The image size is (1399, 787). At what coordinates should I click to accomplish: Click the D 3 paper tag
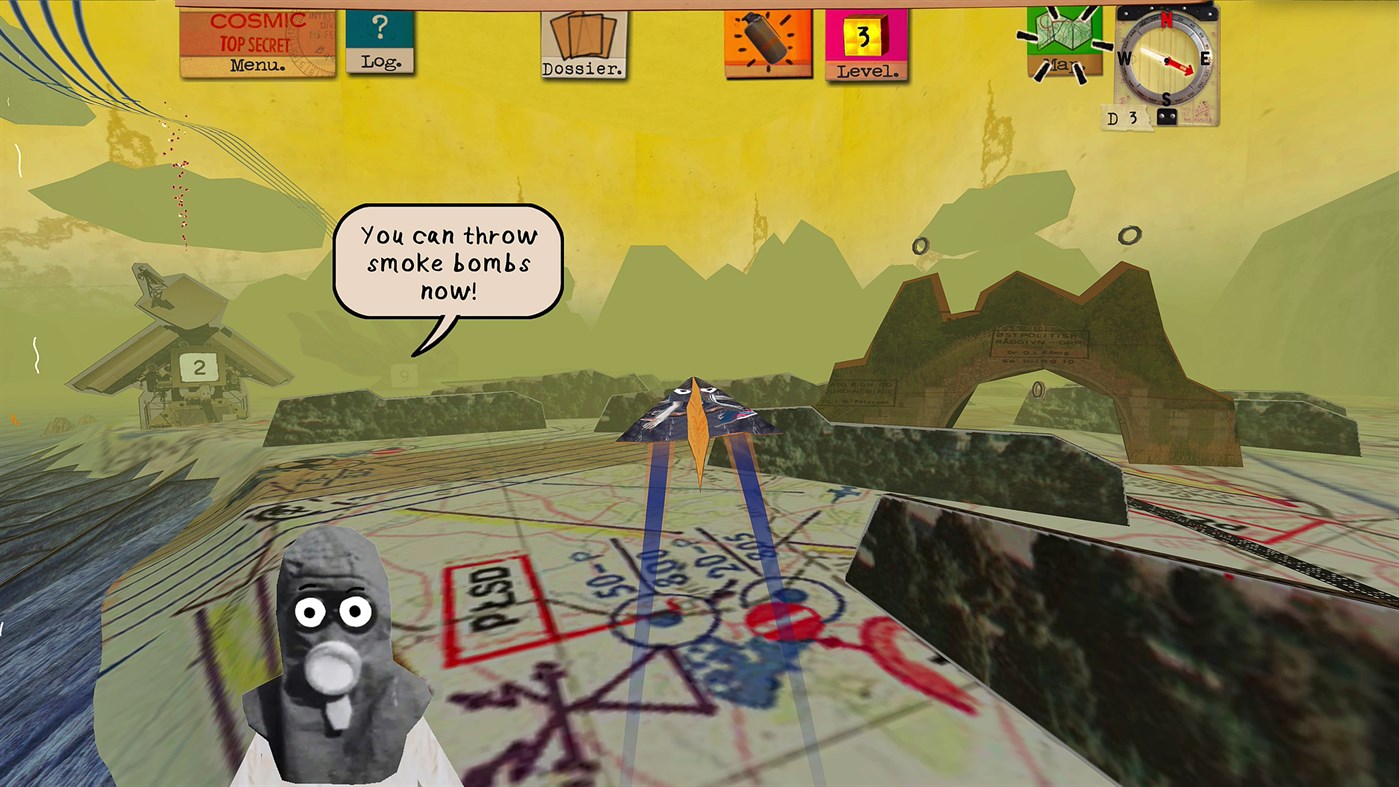1122,119
